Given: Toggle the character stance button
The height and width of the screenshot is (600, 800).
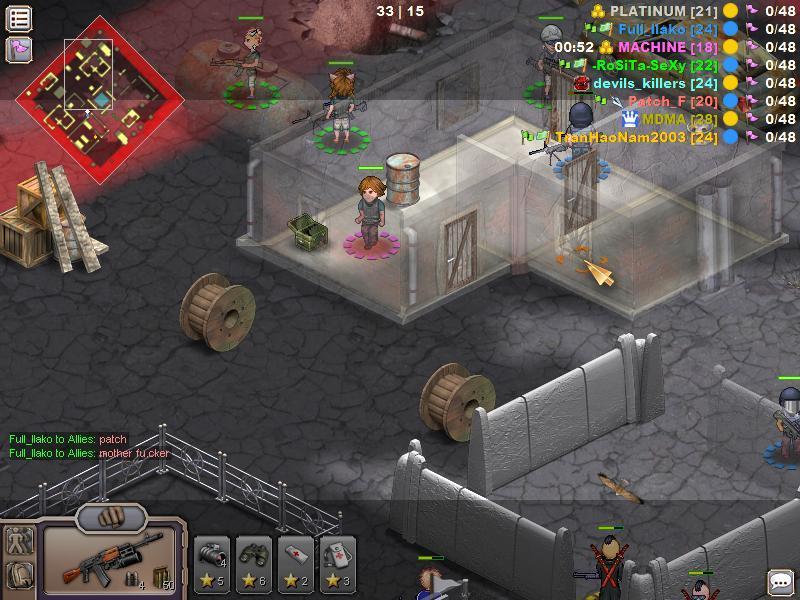Looking at the screenshot, I should [20, 542].
